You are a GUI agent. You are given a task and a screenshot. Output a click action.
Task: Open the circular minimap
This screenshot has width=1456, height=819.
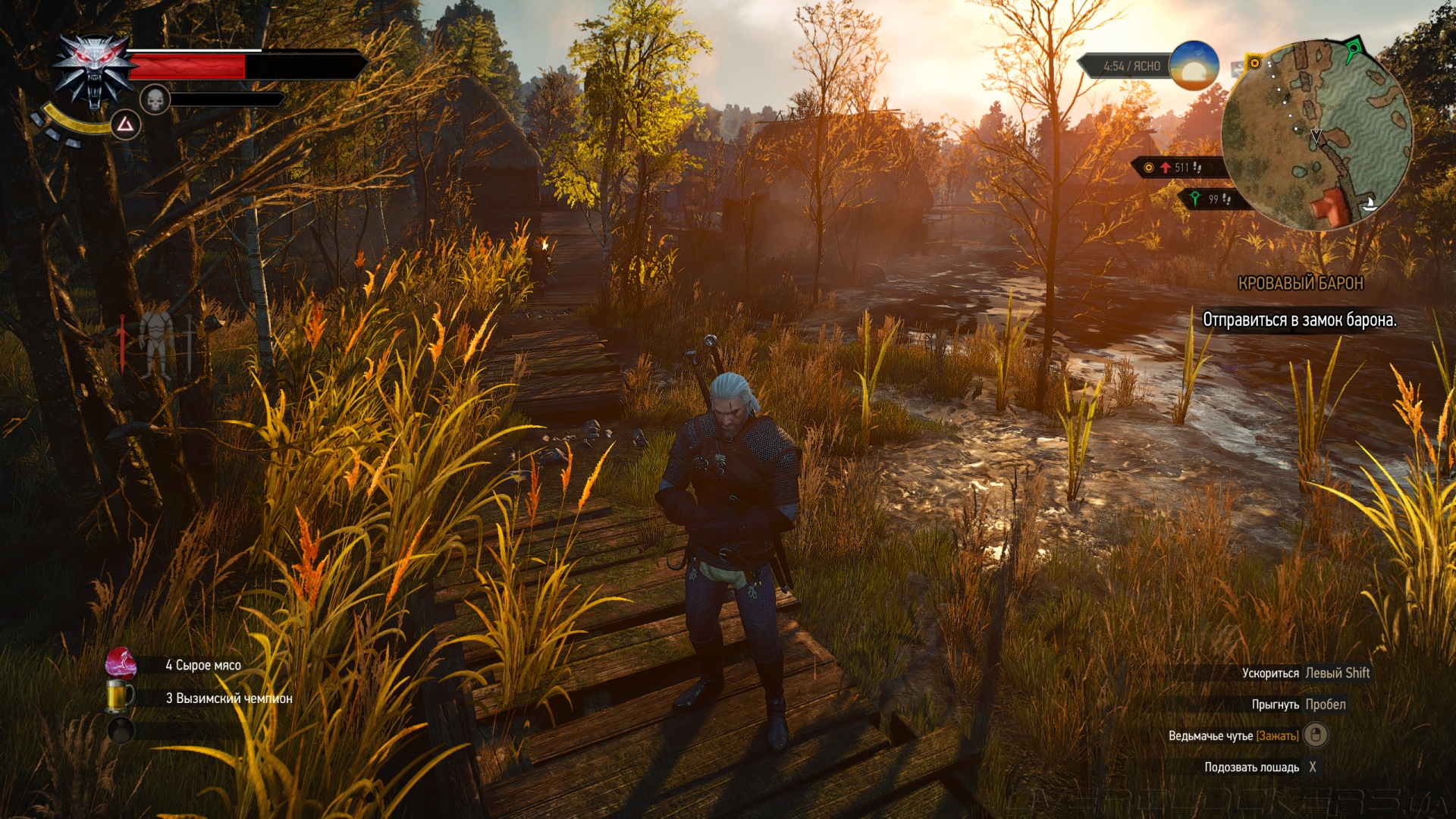tap(1317, 135)
